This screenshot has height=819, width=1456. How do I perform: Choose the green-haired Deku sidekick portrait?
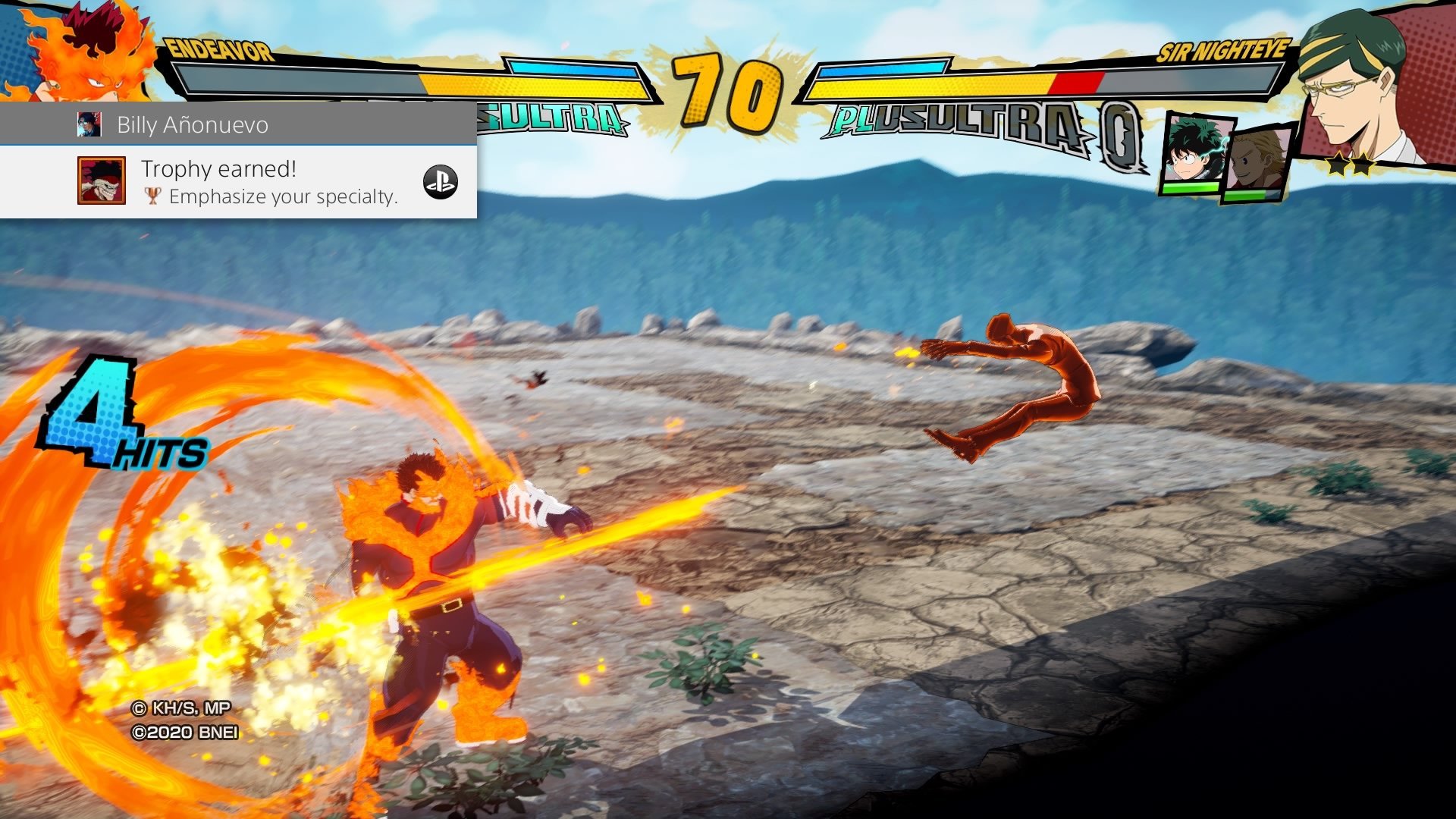tap(1194, 153)
